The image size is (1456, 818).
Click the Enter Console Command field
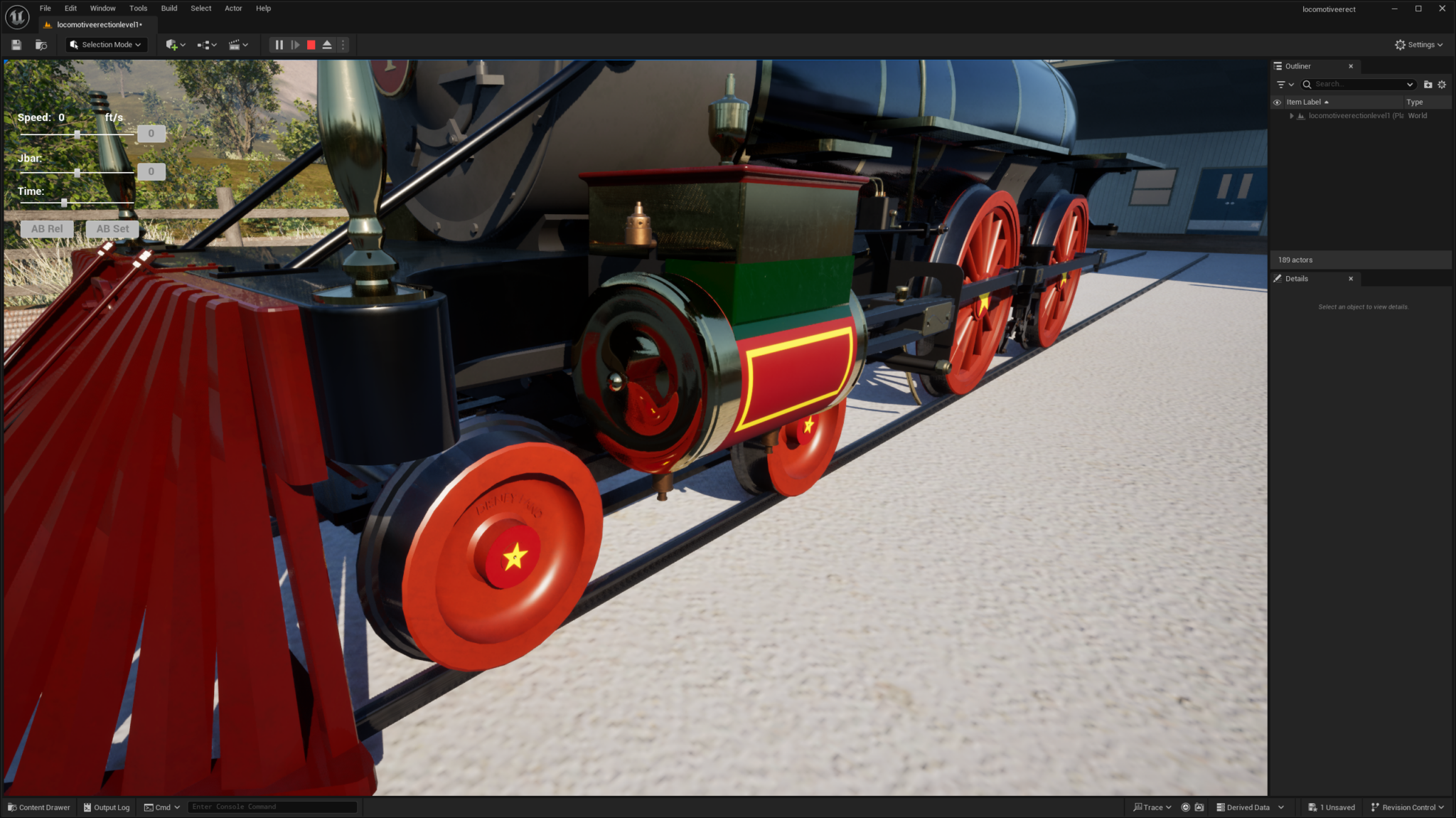pos(272,807)
